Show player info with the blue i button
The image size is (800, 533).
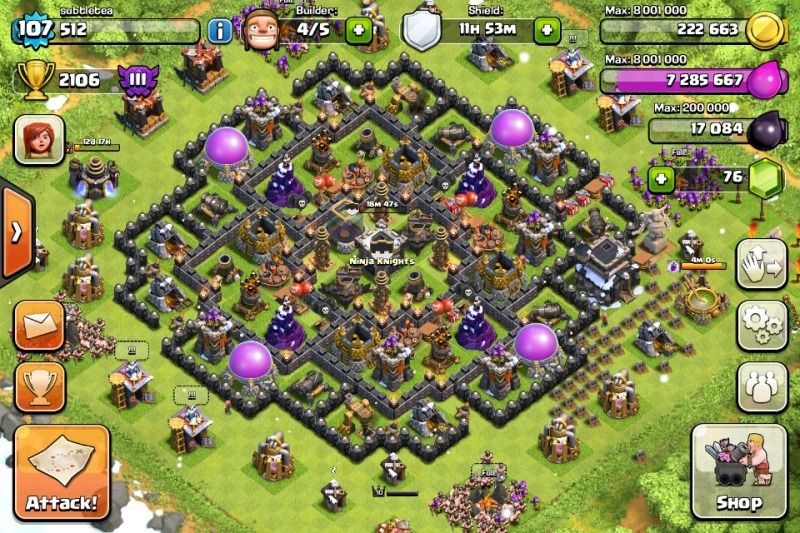click(220, 30)
